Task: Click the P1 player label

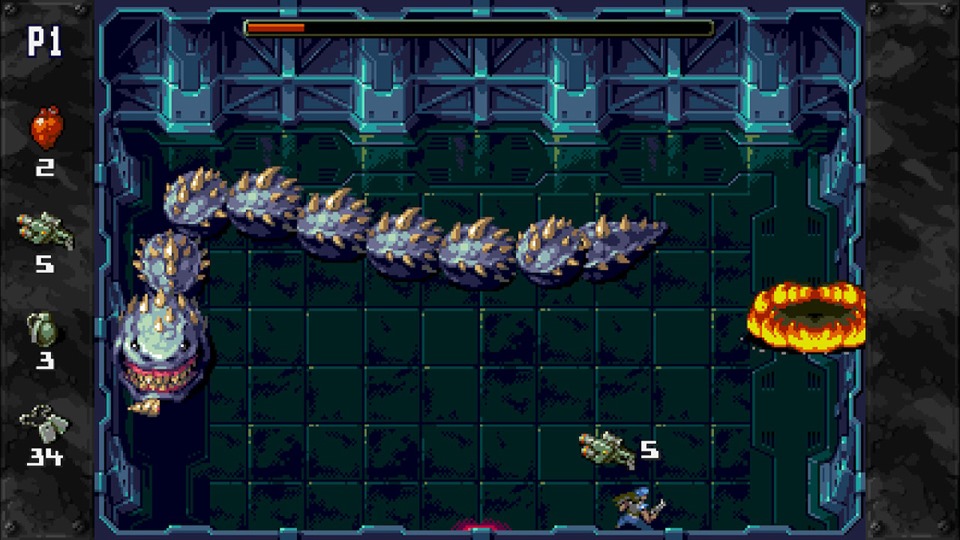Action: pos(44,42)
